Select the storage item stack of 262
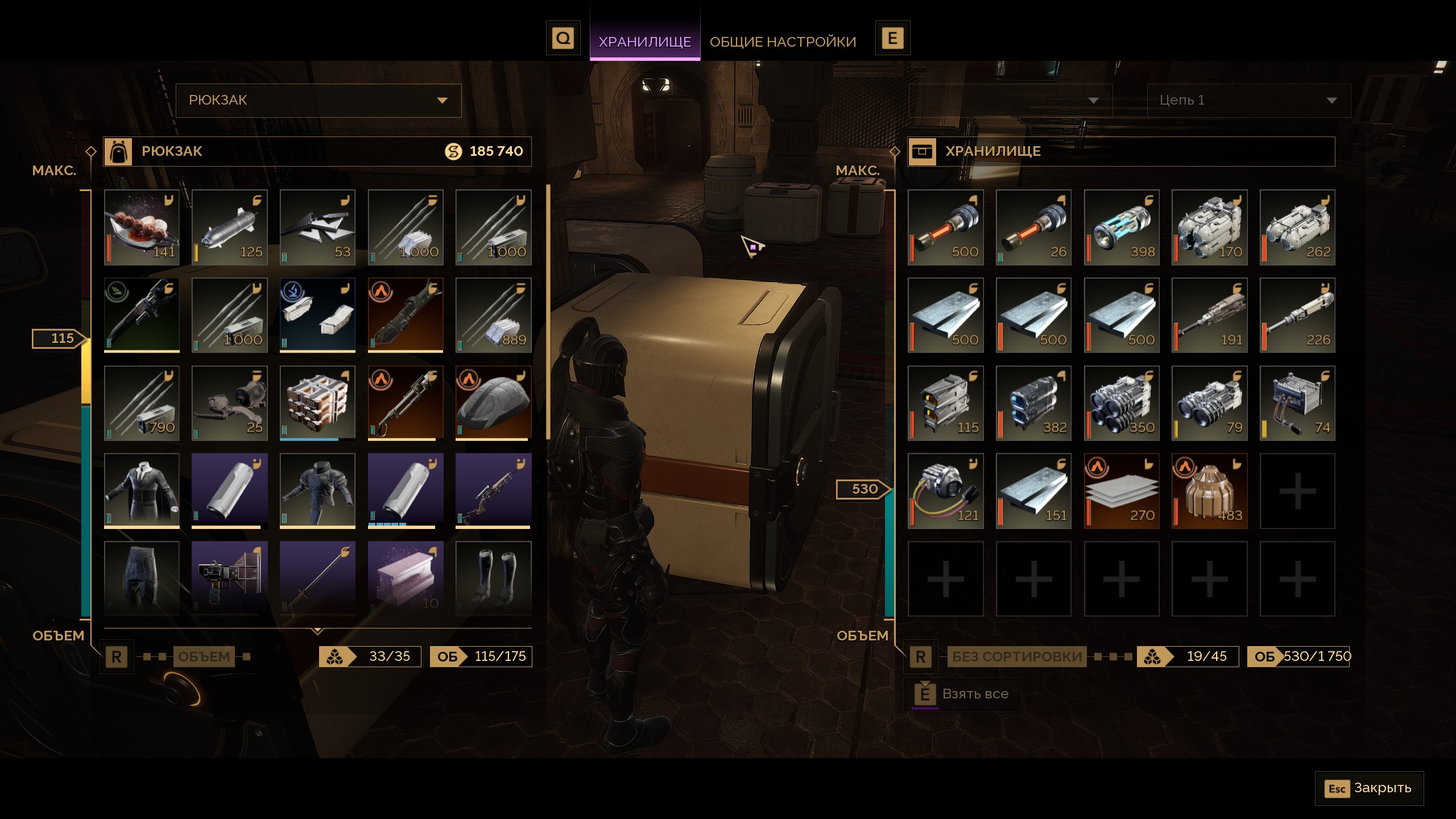Image resolution: width=1456 pixels, height=819 pixels. (x=1297, y=227)
